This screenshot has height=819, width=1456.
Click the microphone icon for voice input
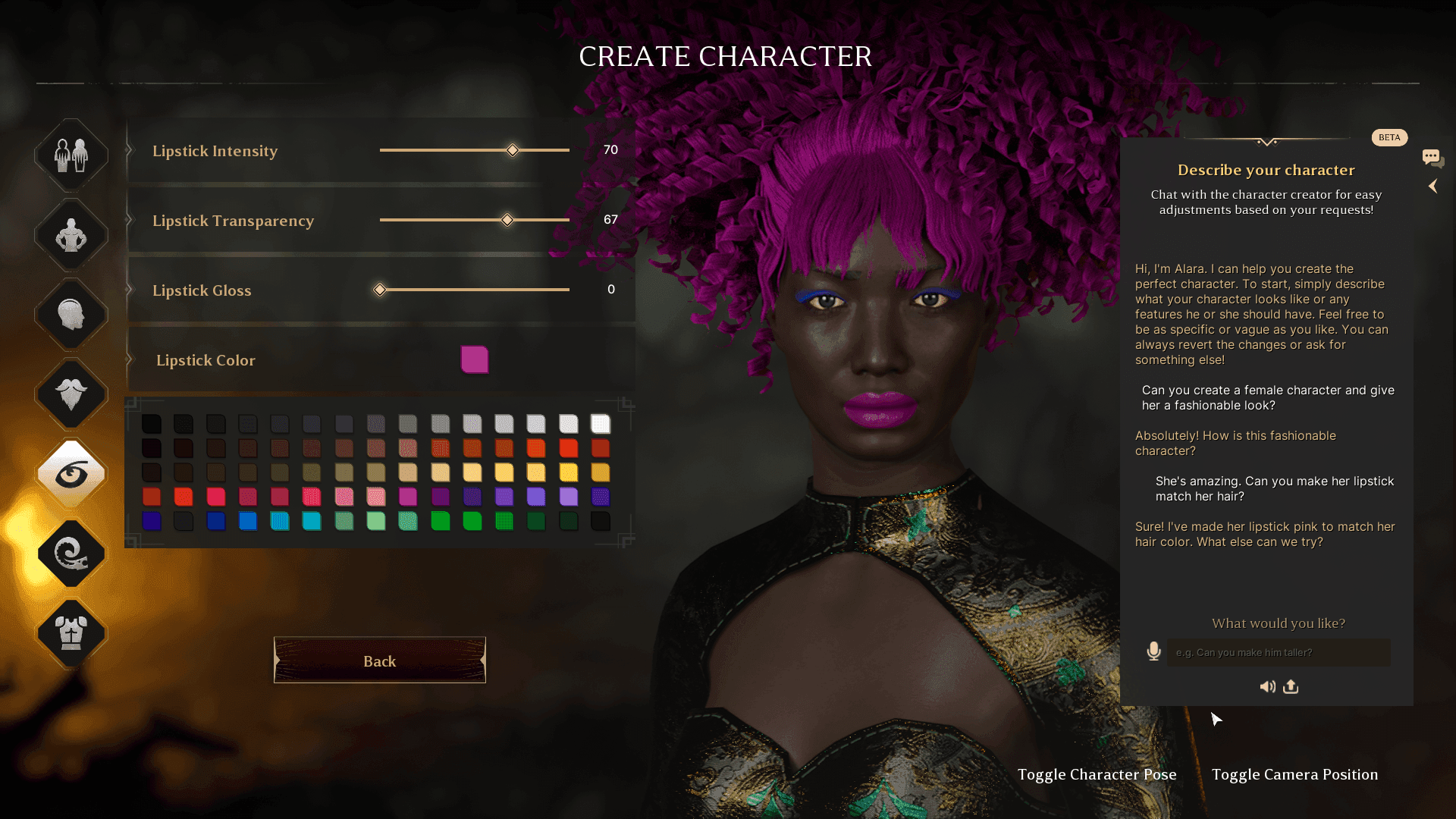(1153, 651)
